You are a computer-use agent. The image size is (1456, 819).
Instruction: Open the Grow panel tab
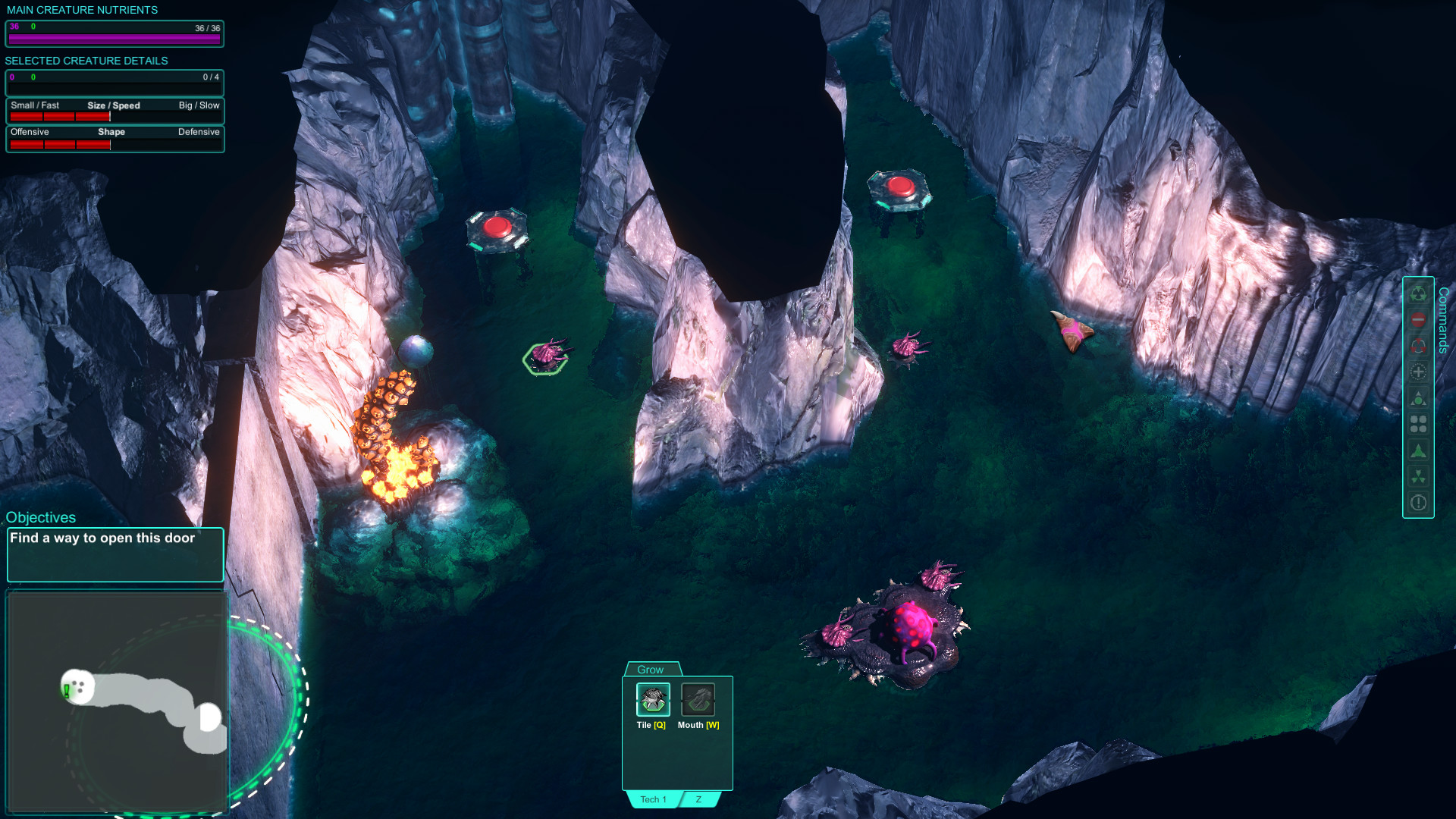coord(651,670)
